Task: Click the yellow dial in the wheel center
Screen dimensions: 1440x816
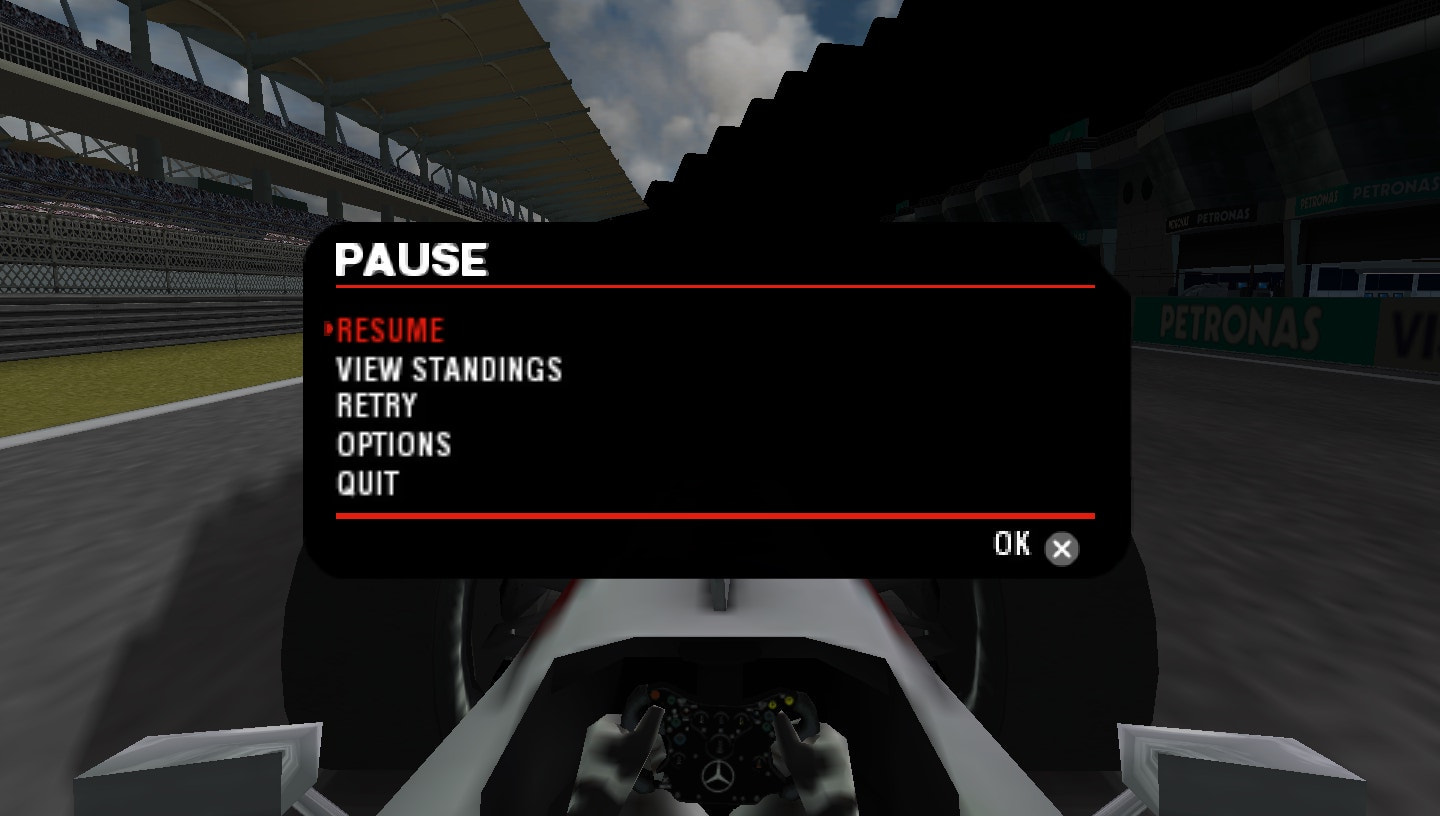Action: pyautogui.click(x=741, y=722)
